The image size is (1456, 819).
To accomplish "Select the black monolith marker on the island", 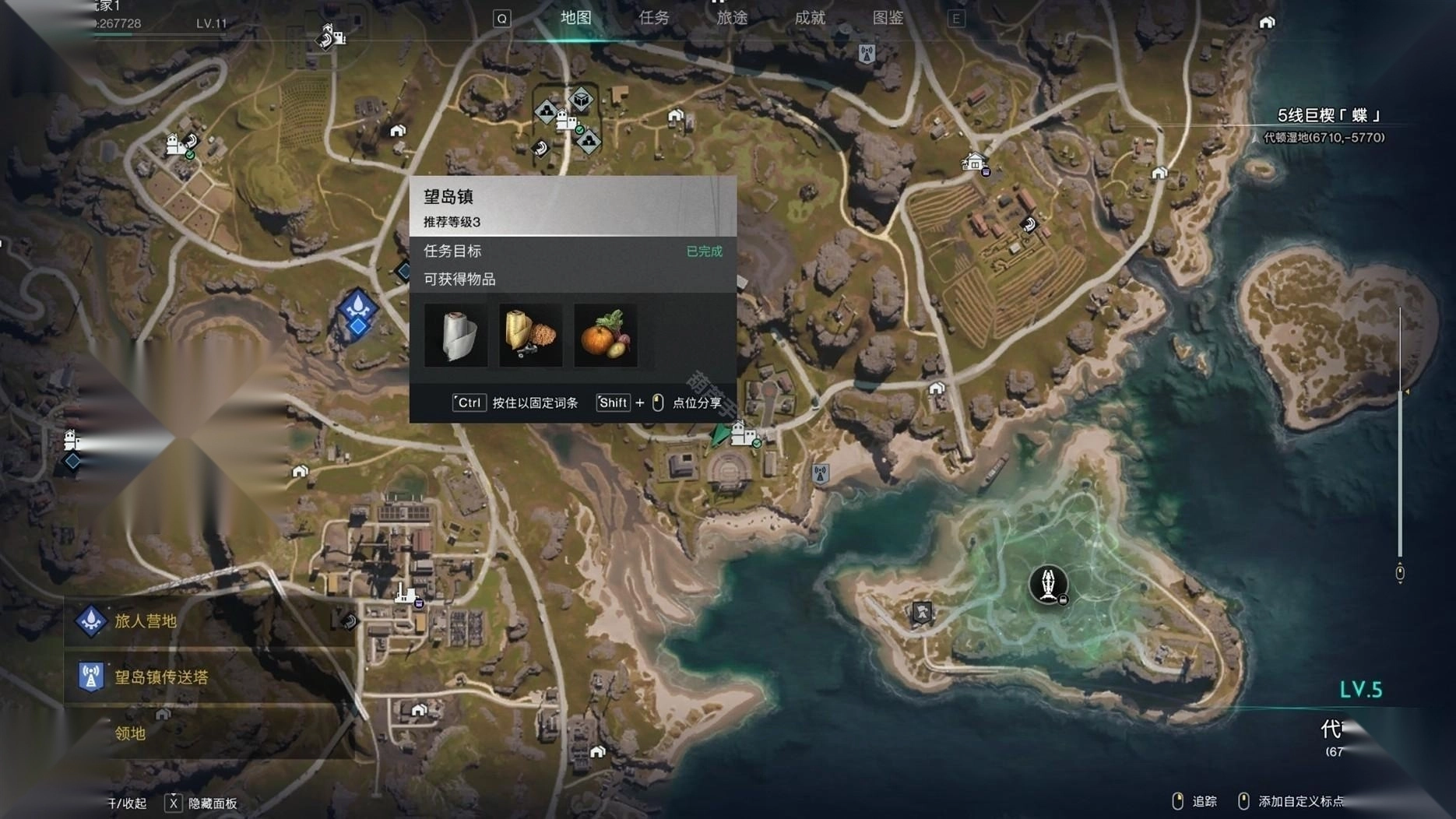I will tap(1048, 584).
